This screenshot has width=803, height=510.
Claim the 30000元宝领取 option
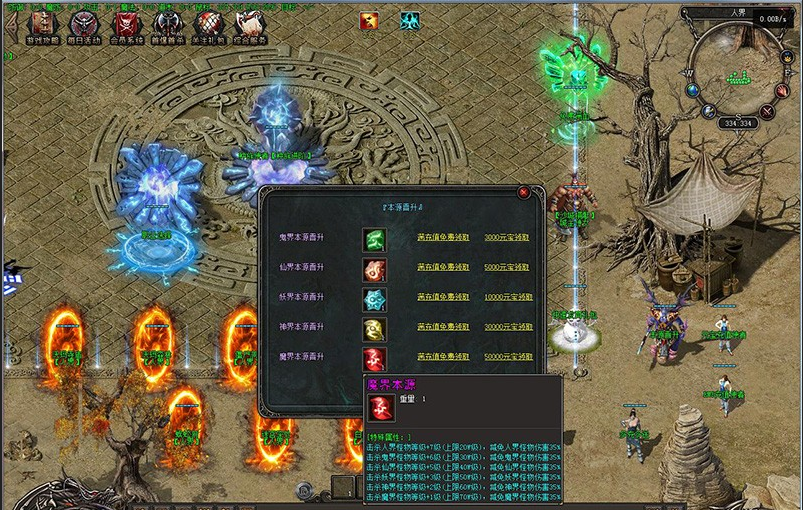508,326
